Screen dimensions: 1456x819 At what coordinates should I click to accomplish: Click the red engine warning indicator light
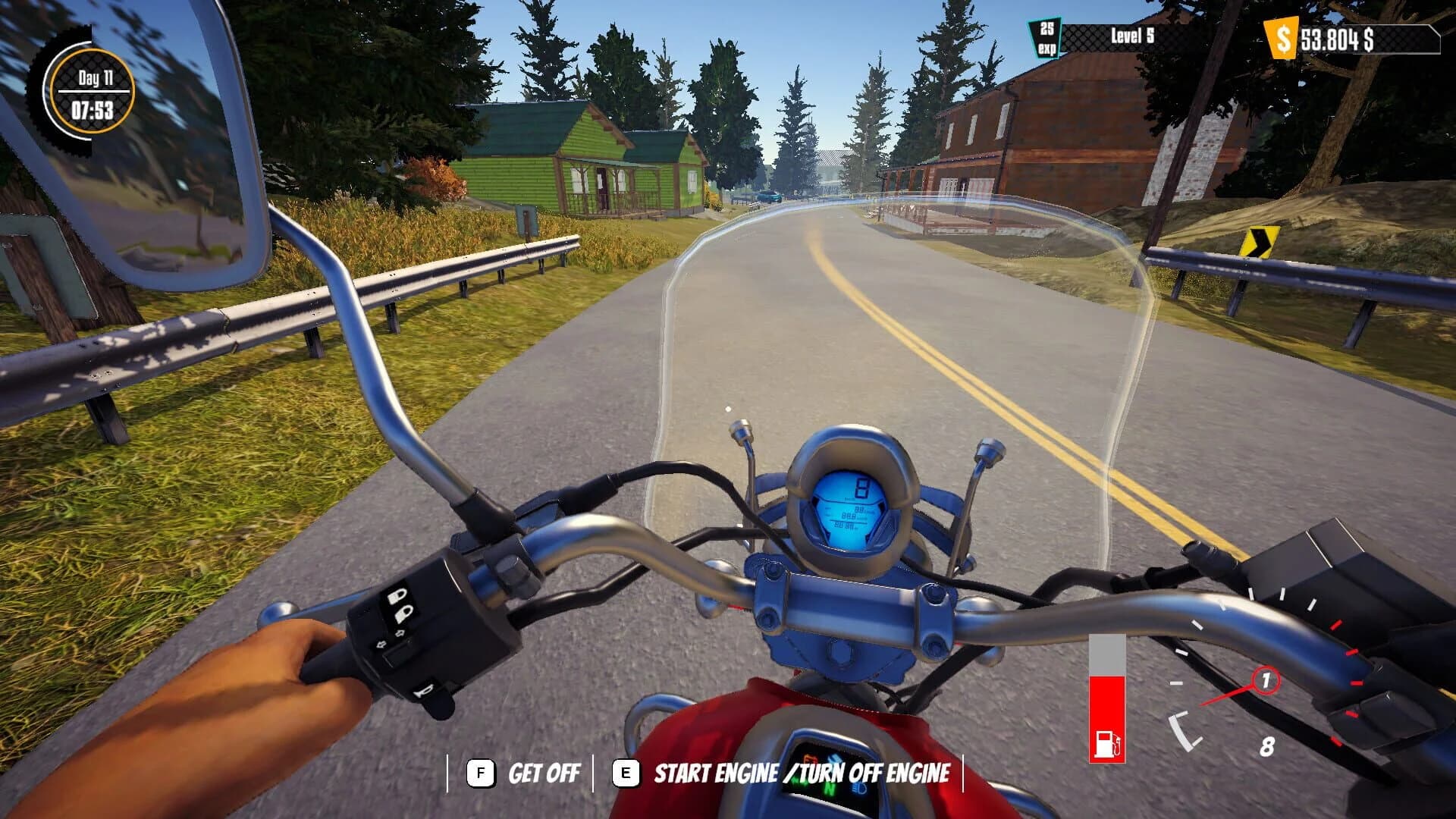[x=811, y=758]
